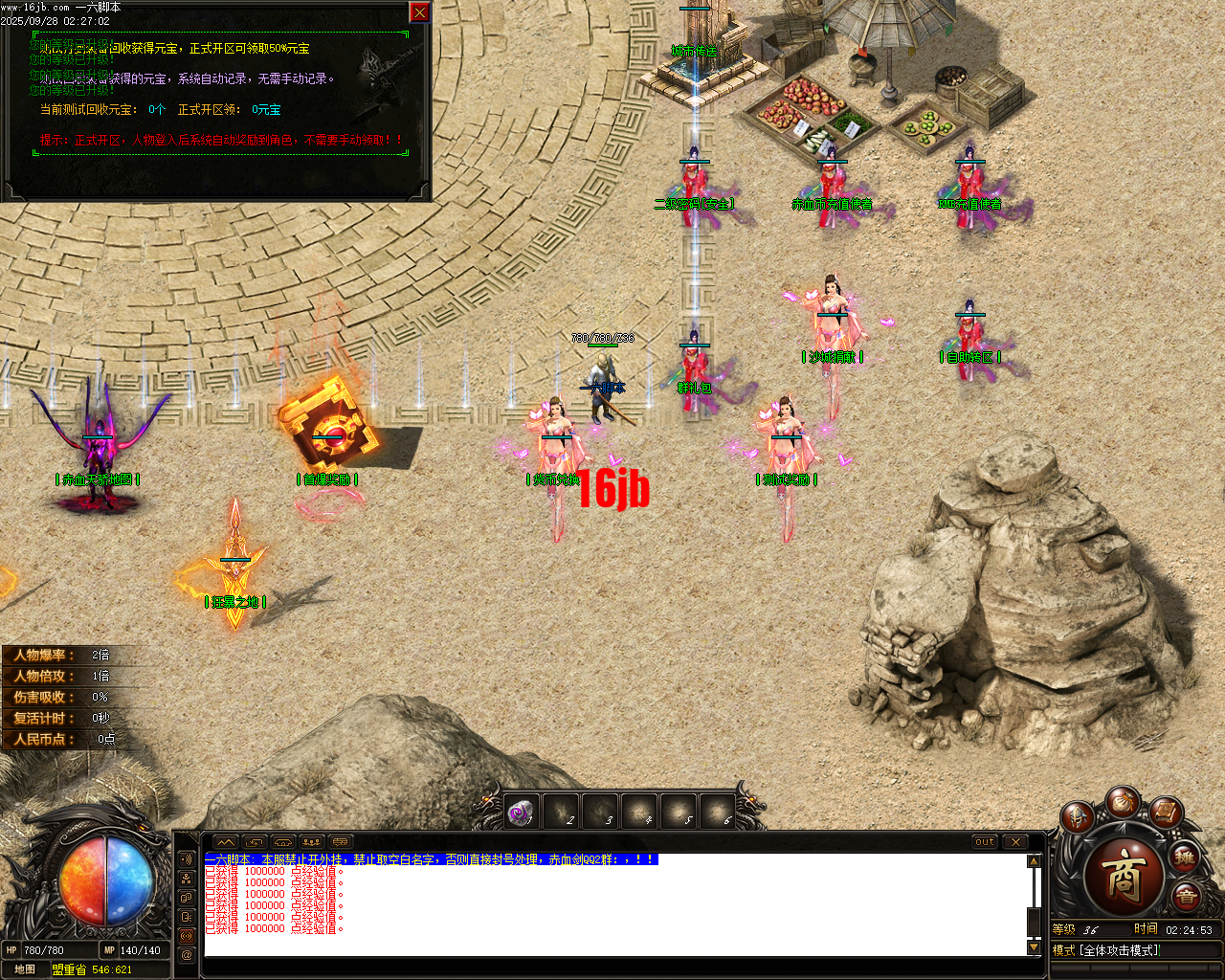
Task: Pop out the chat using the out button
Action: tap(986, 842)
